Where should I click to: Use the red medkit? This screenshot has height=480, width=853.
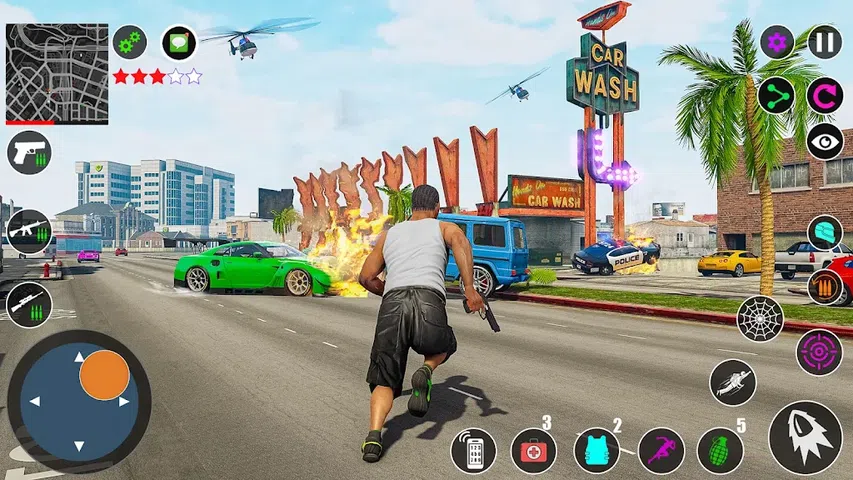click(x=534, y=450)
